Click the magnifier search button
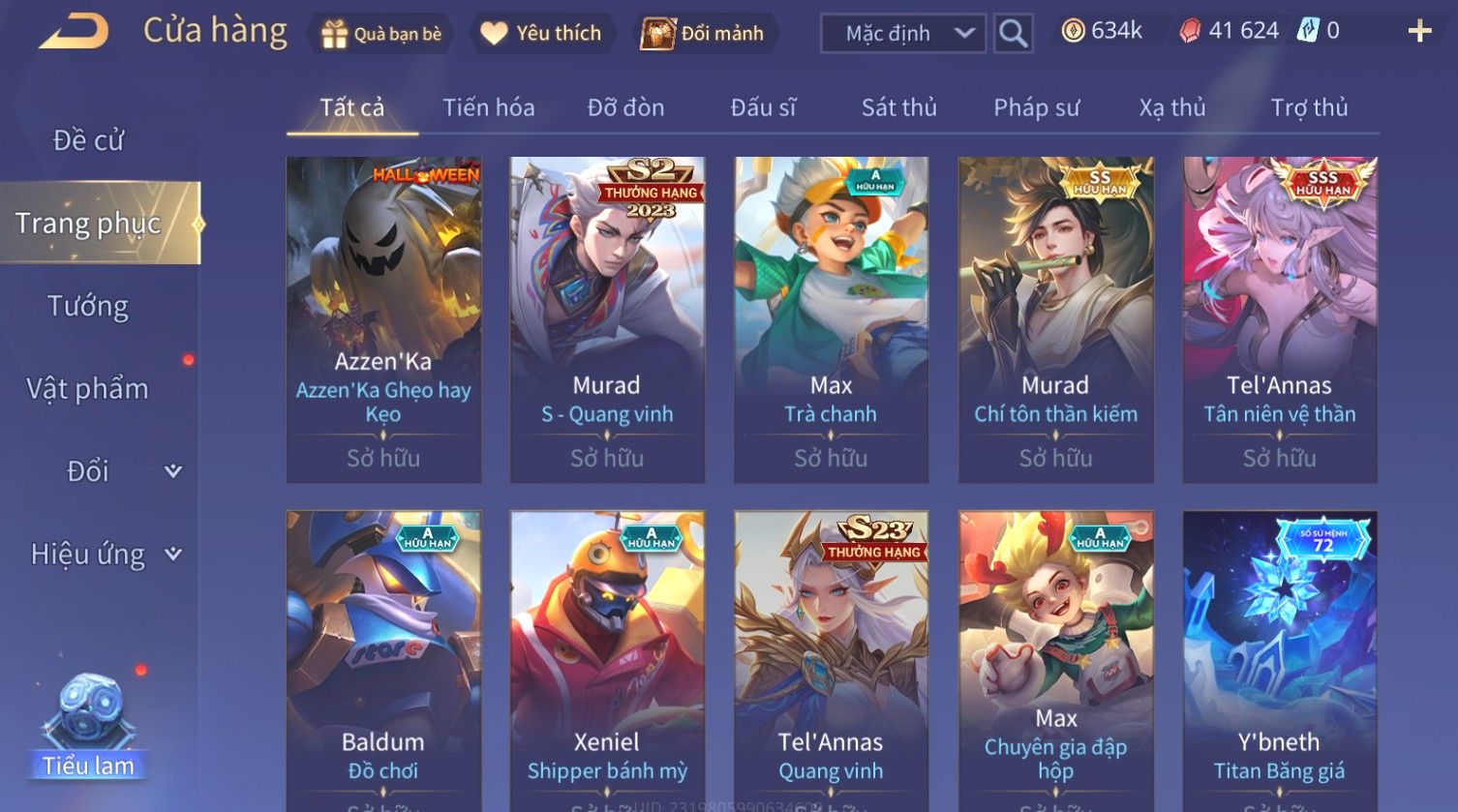 click(1013, 34)
